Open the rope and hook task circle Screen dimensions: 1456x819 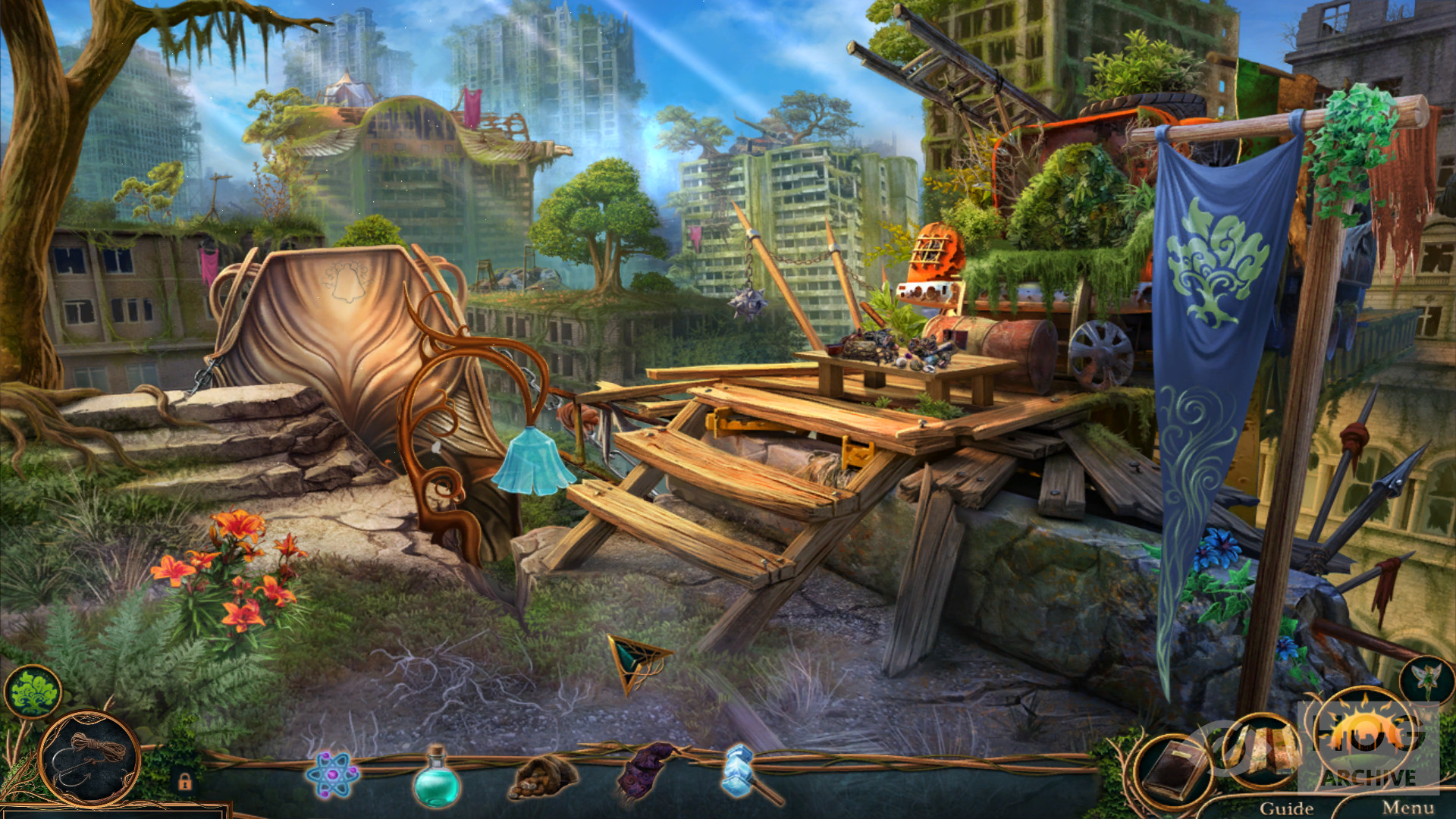tap(91, 758)
